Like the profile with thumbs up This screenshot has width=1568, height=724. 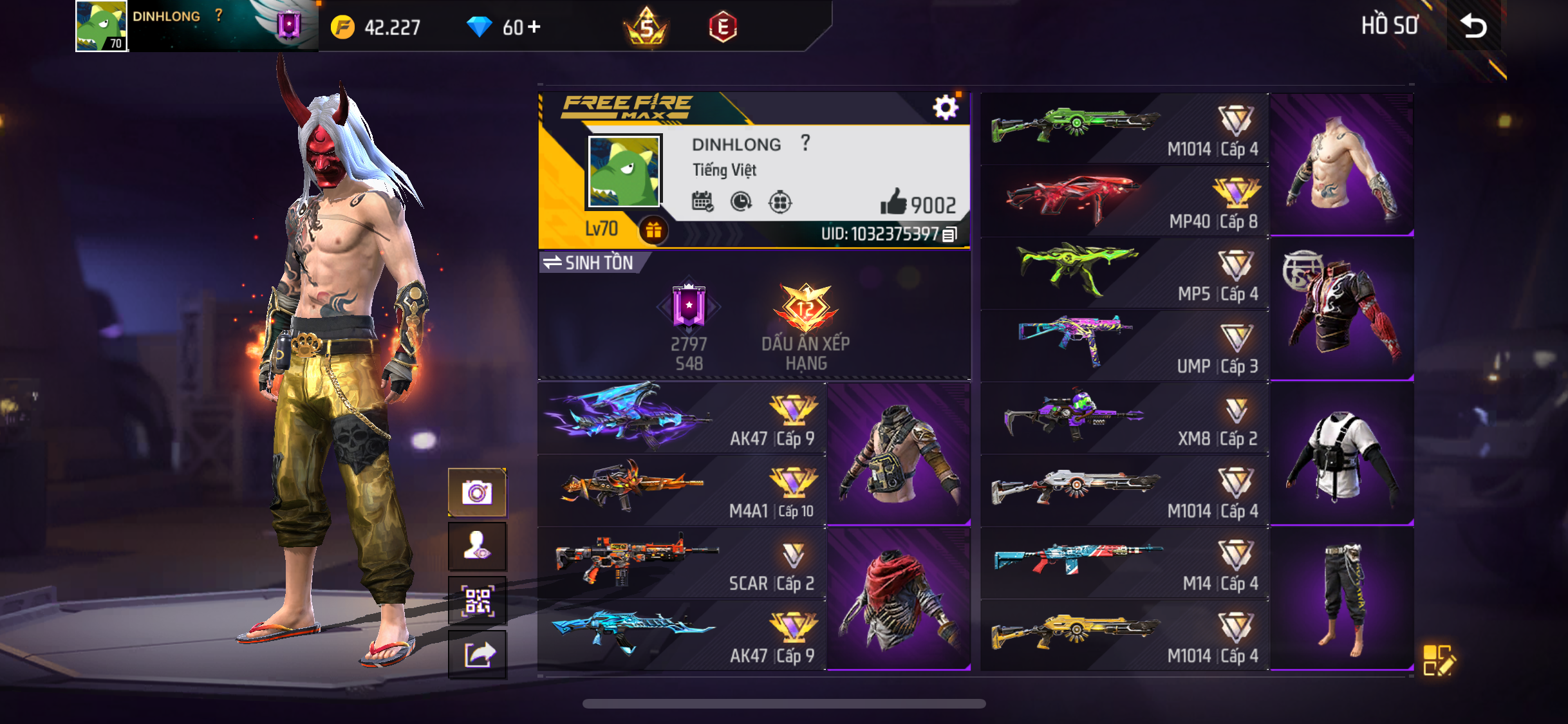(893, 203)
